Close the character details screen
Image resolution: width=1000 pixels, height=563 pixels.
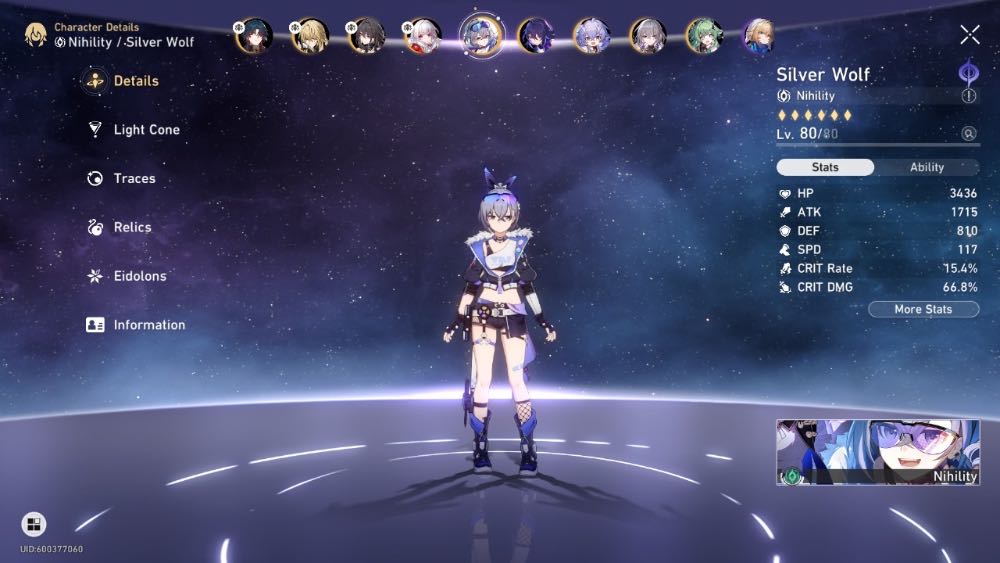[969, 36]
